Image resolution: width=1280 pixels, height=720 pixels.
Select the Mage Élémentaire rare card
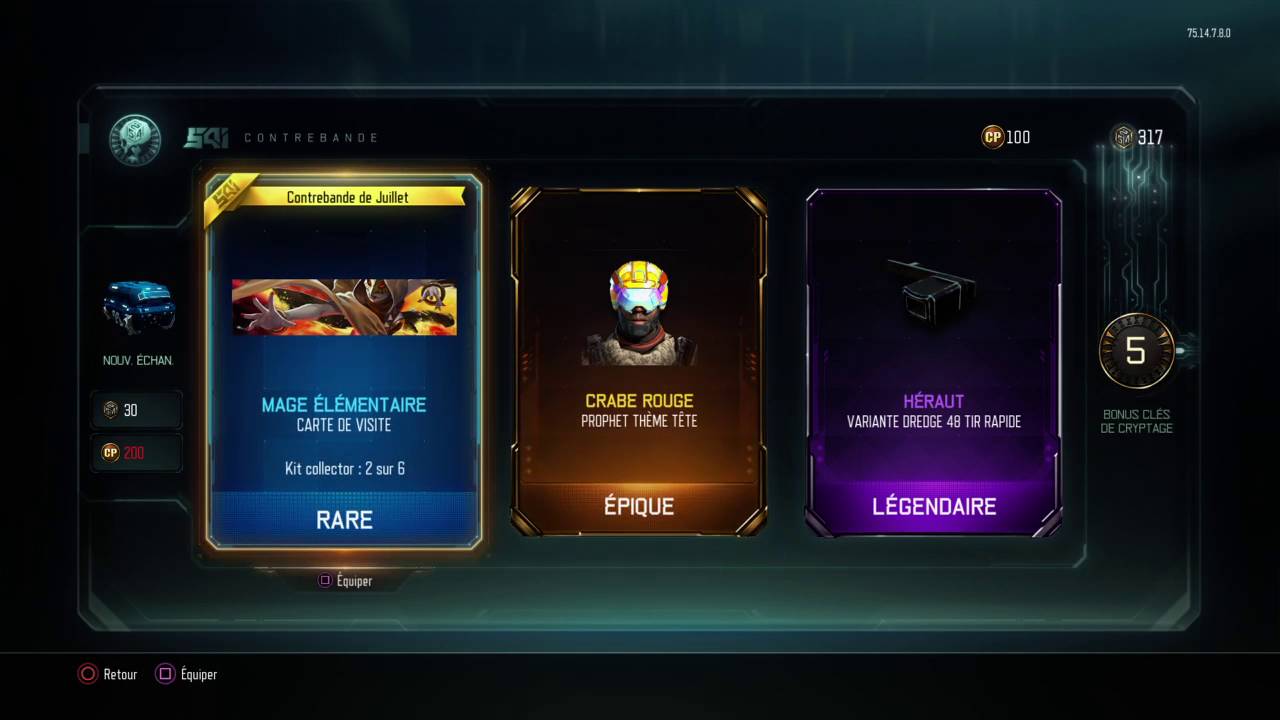coord(344,360)
